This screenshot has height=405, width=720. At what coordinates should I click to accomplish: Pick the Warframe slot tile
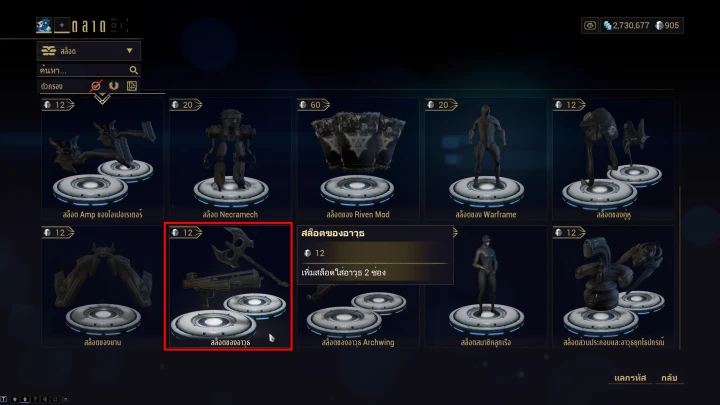[x=486, y=160]
